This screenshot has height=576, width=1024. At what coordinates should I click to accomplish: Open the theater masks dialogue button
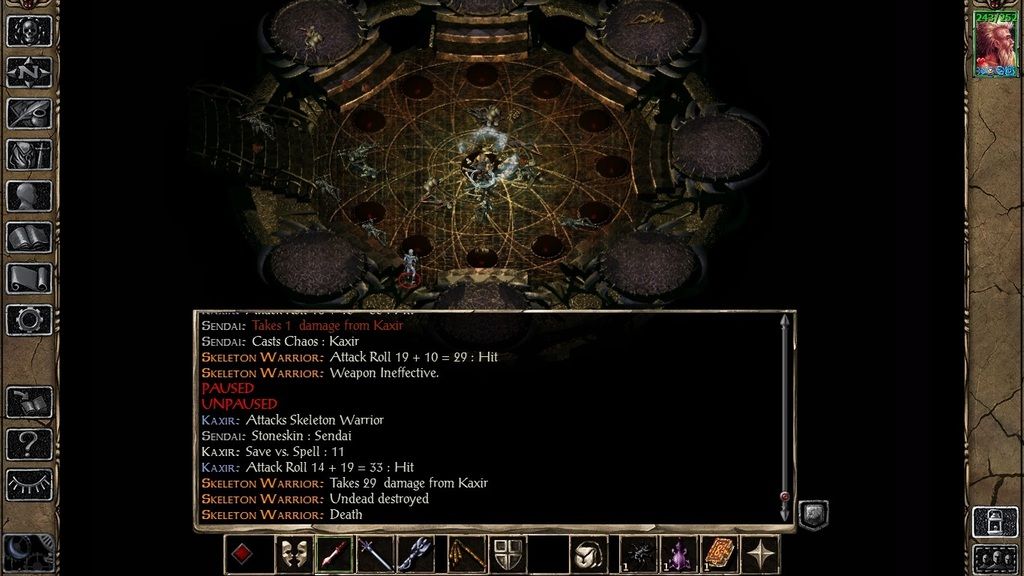coord(292,554)
